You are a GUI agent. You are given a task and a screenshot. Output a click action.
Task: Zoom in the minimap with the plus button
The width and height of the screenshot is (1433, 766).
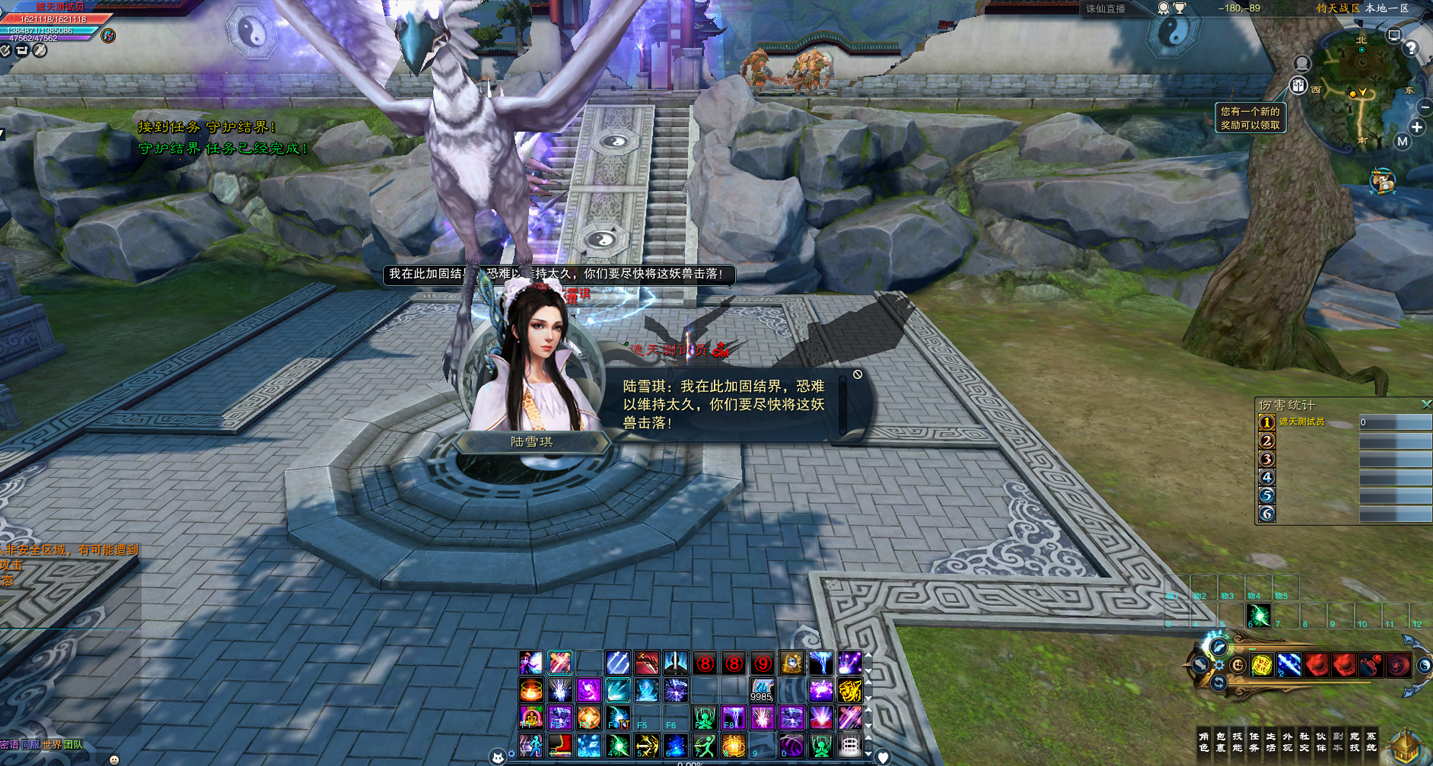click(x=1417, y=127)
